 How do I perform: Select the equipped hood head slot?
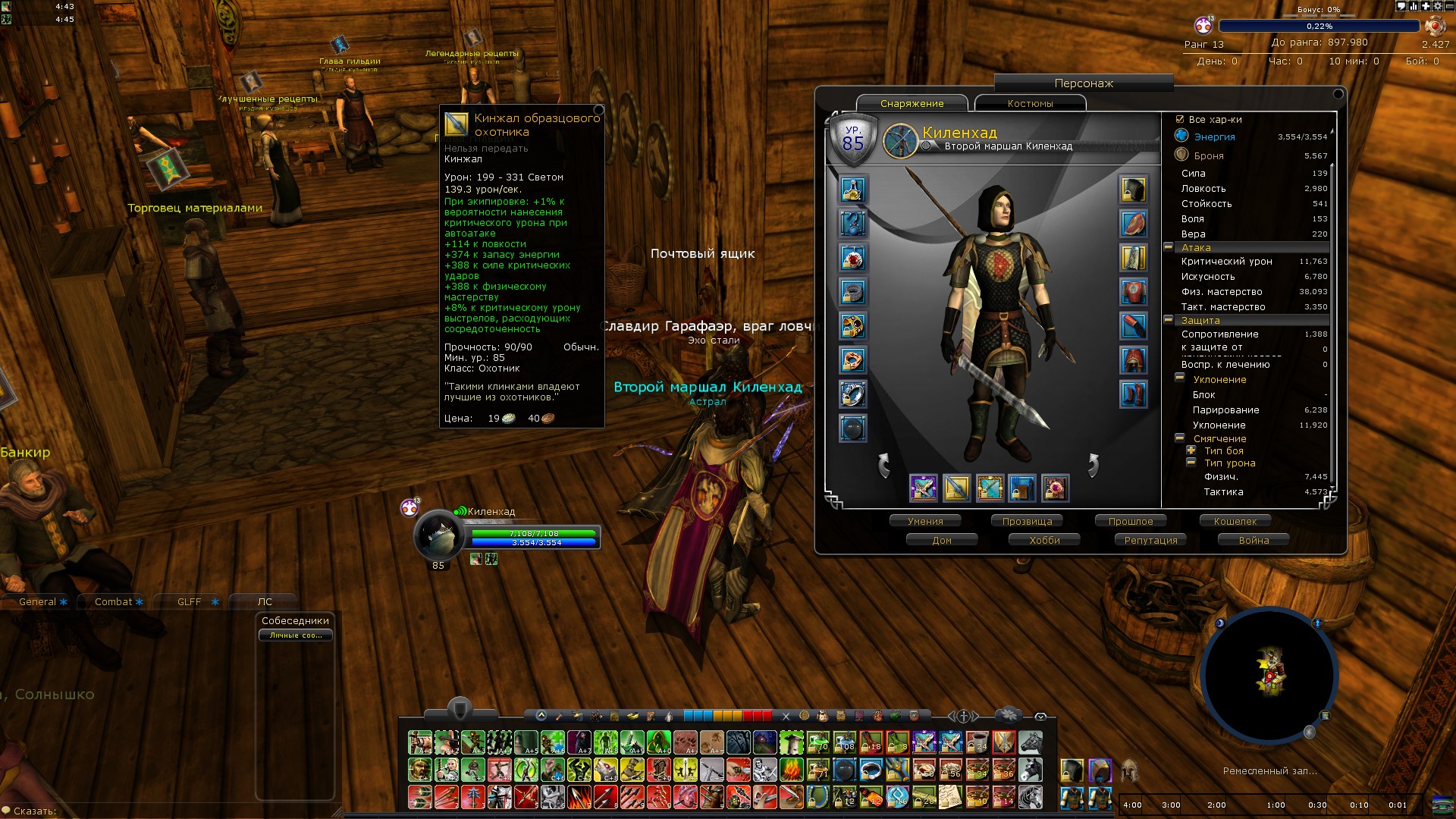point(1133,190)
